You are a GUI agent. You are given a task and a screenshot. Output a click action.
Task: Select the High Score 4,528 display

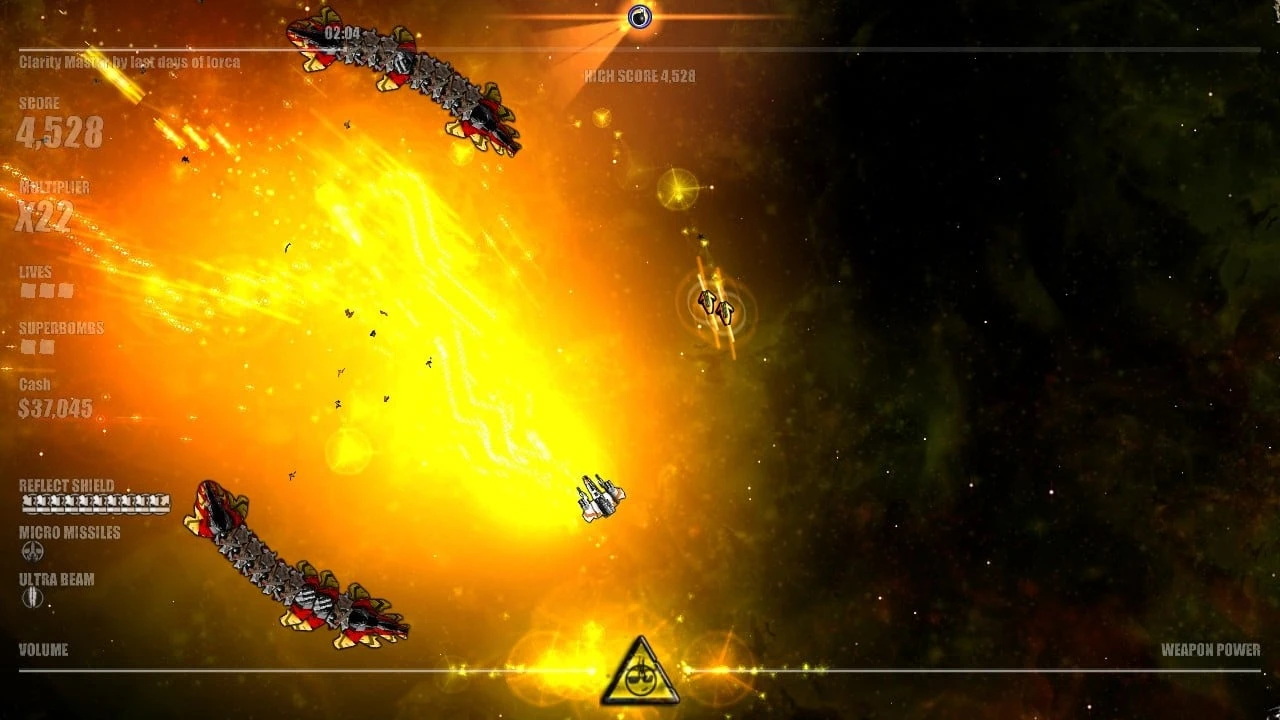click(x=637, y=76)
